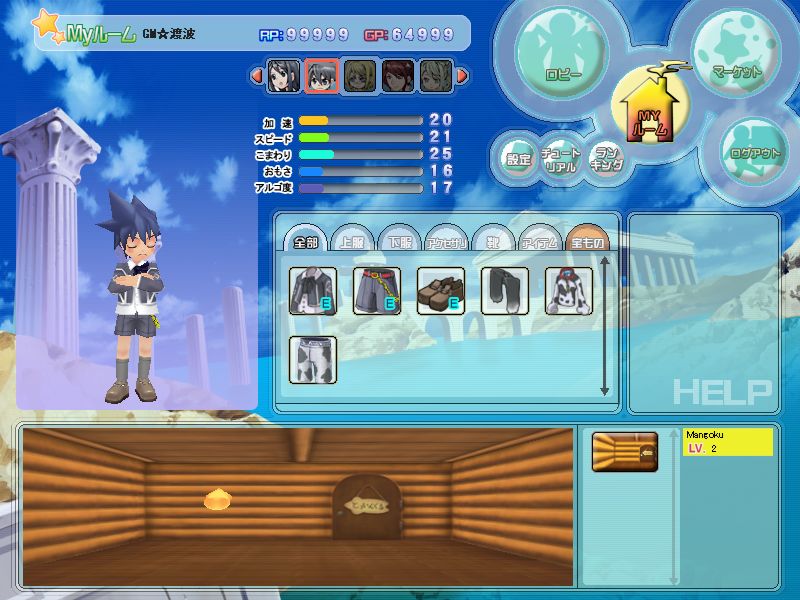The width and height of the screenshot is (800, 600).
Task: Choose the blonde-haired character portrait
Action: pyautogui.click(x=359, y=75)
